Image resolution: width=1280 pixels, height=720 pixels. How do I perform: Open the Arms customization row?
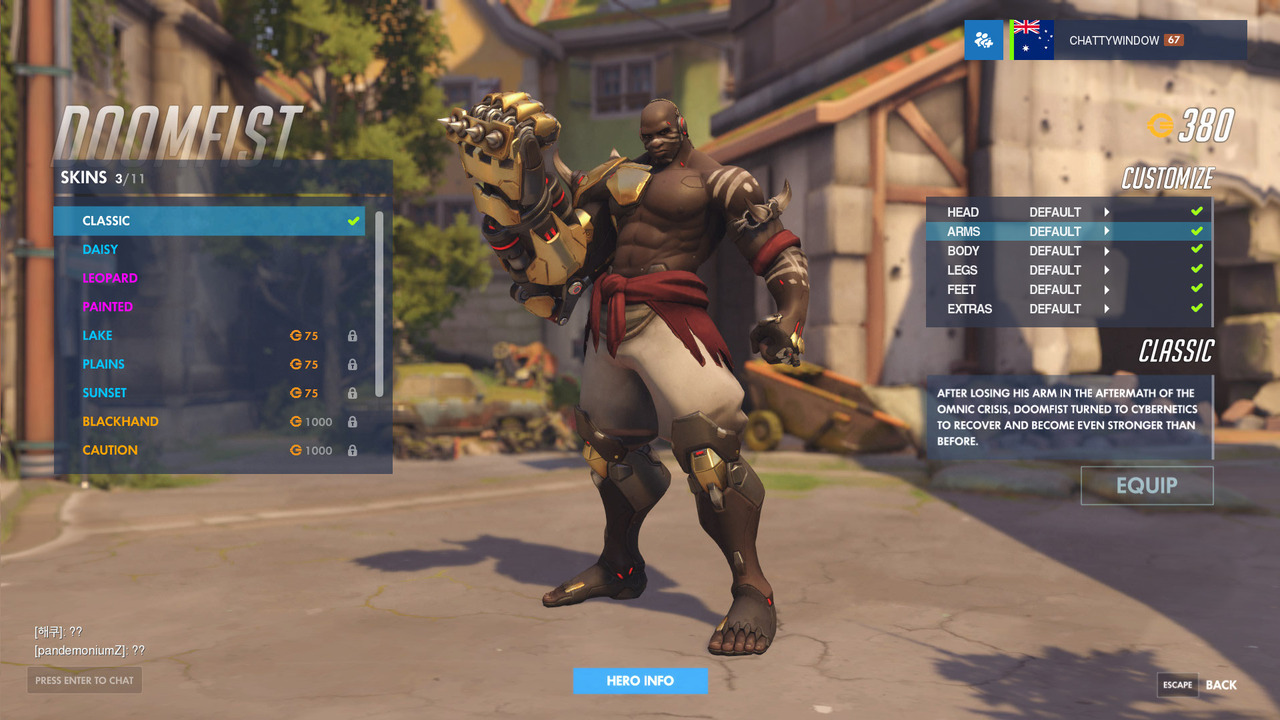pyautogui.click(x=1067, y=231)
